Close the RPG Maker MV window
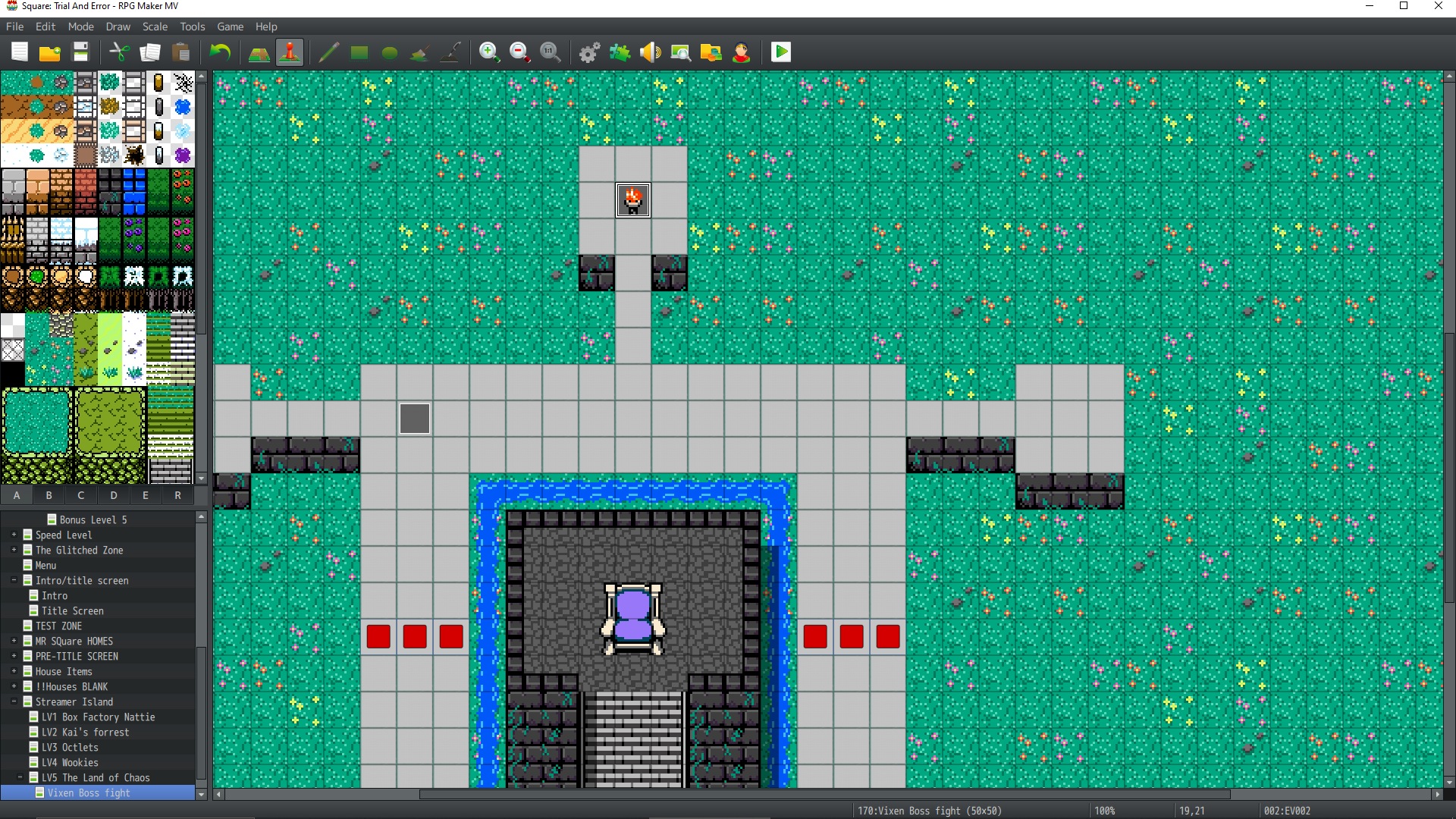Screen dimensions: 1456x819 [1438, 6]
